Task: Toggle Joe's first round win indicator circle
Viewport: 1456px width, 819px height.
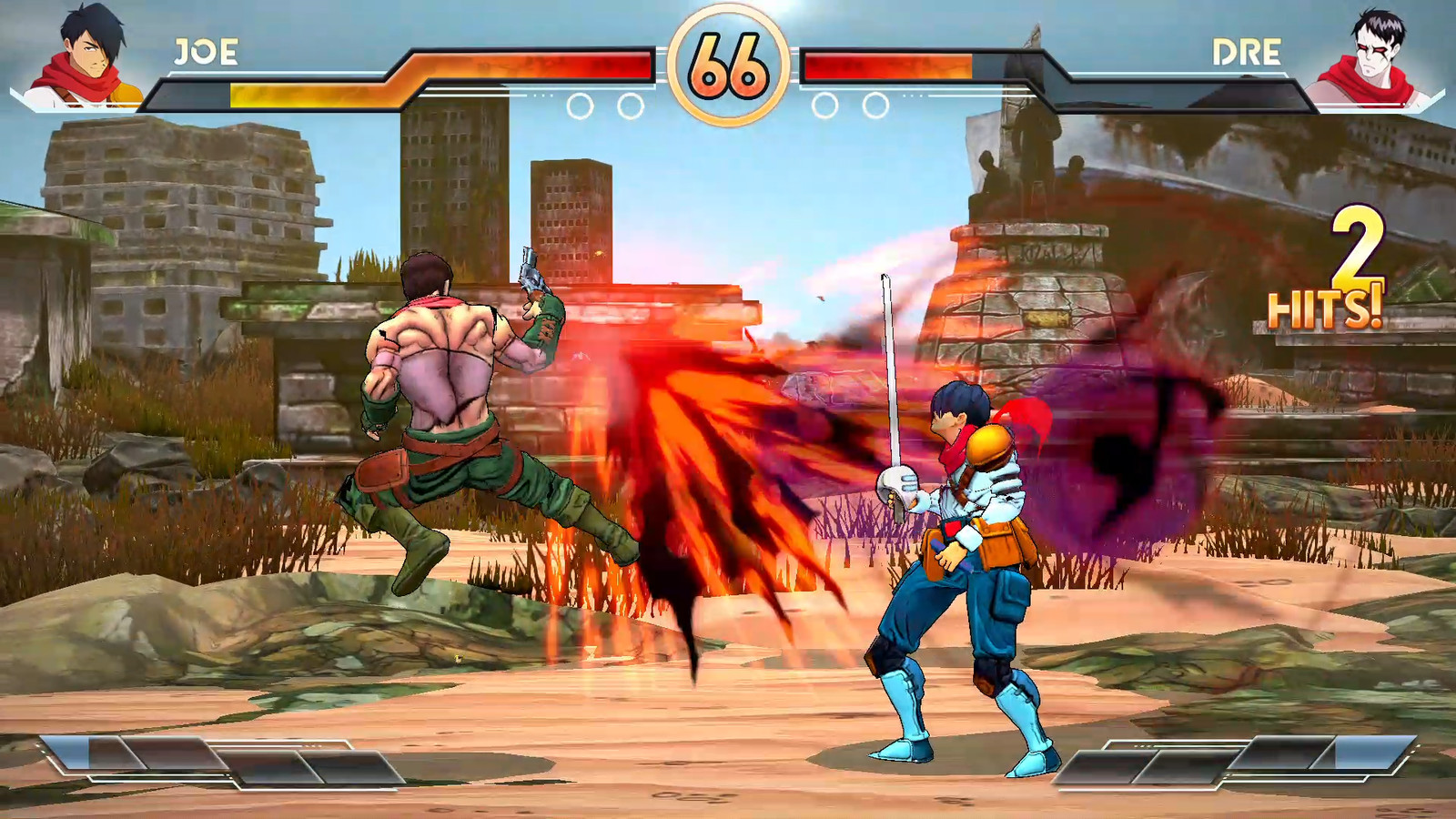Action: pos(580,103)
